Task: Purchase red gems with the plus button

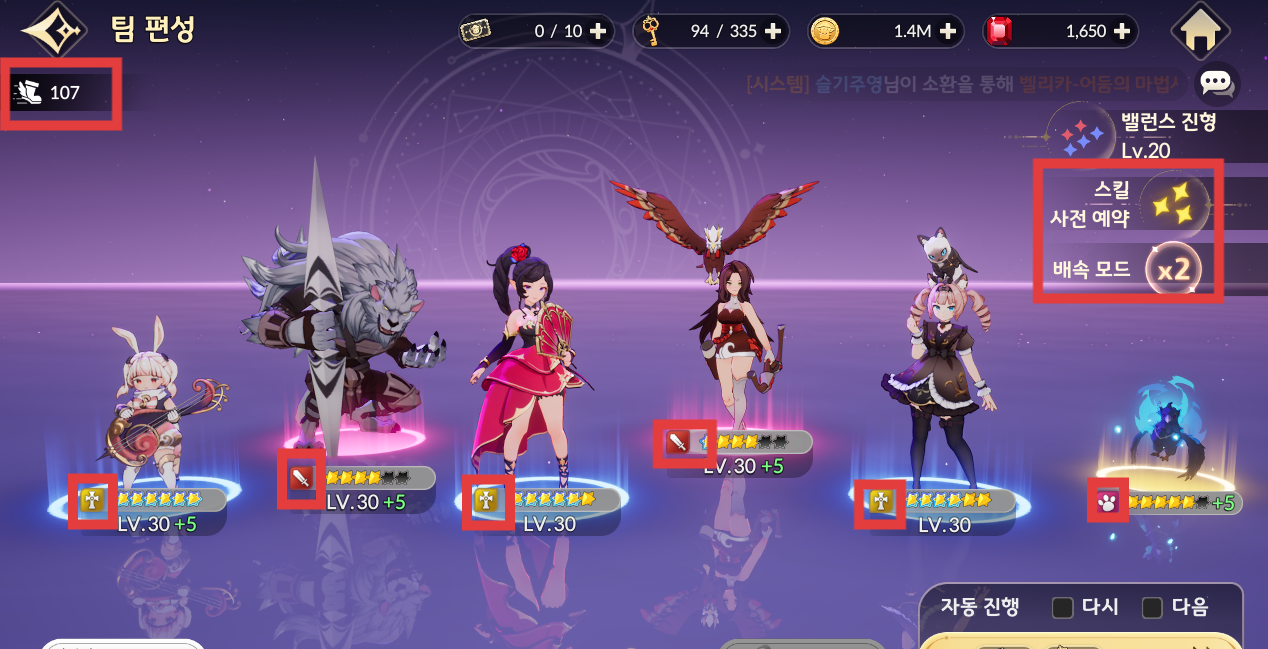Action: (x=1123, y=31)
